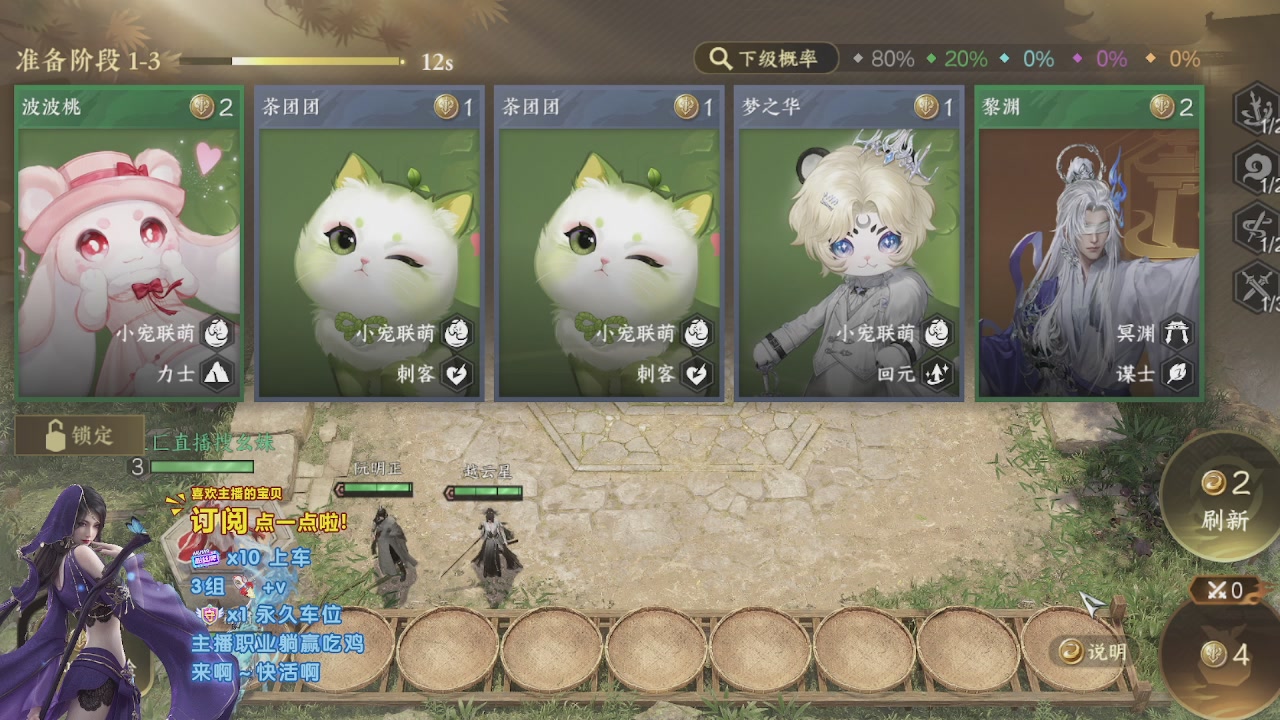Select the 黎渊 white-haired hero card

pos(1089,243)
